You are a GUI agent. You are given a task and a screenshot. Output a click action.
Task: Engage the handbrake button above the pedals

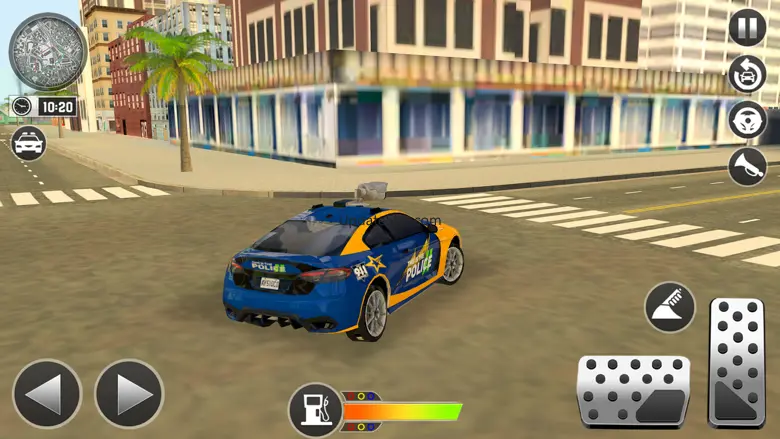670,307
